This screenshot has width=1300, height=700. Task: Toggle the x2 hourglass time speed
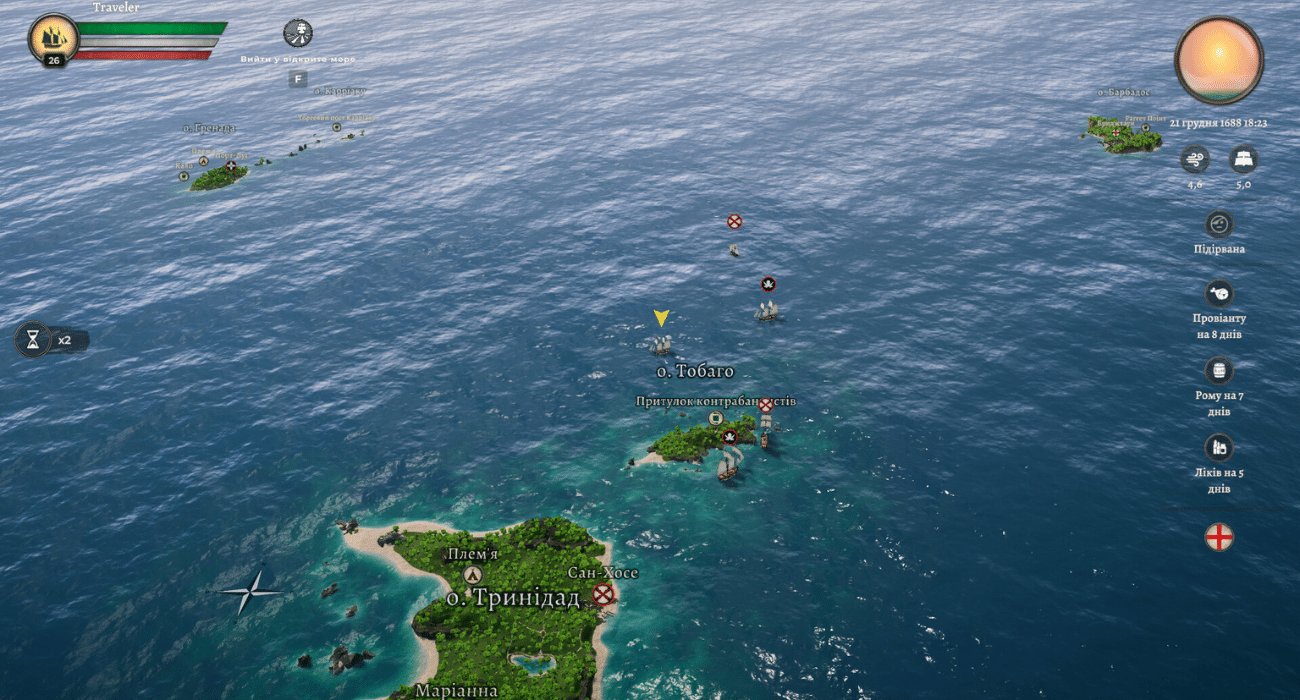[33, 340]
